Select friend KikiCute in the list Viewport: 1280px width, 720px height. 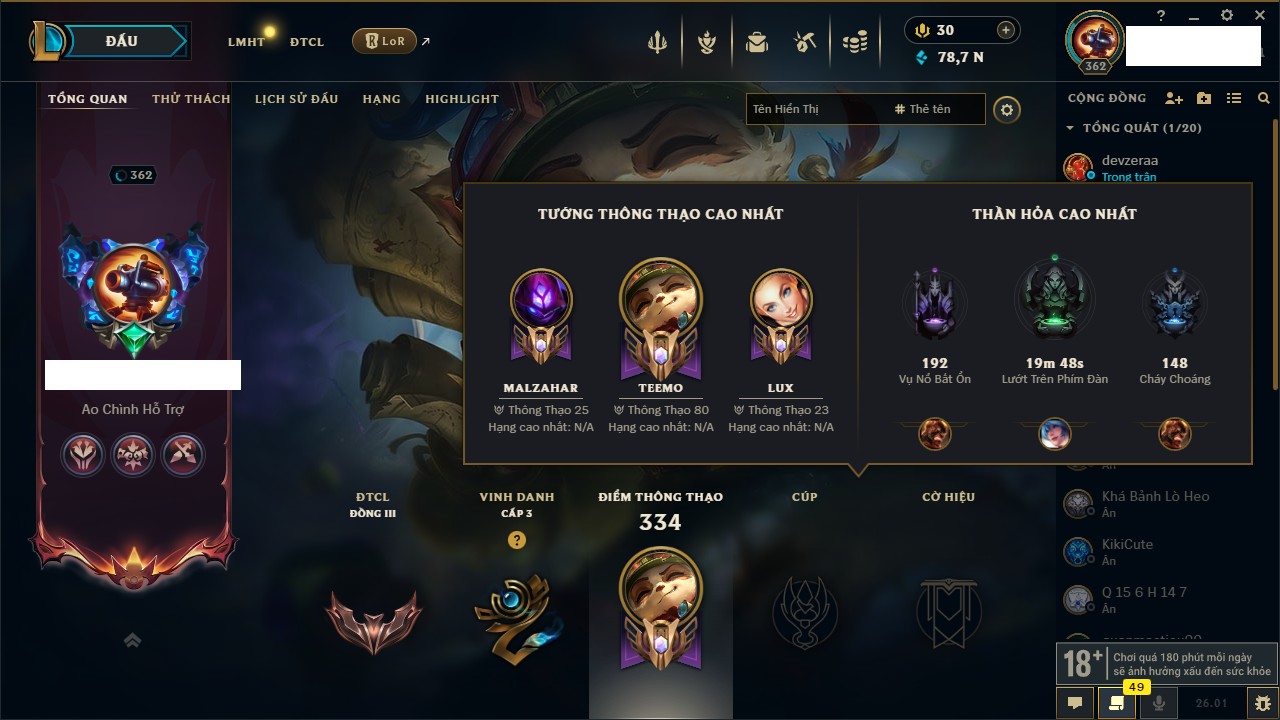(1127, 551)
